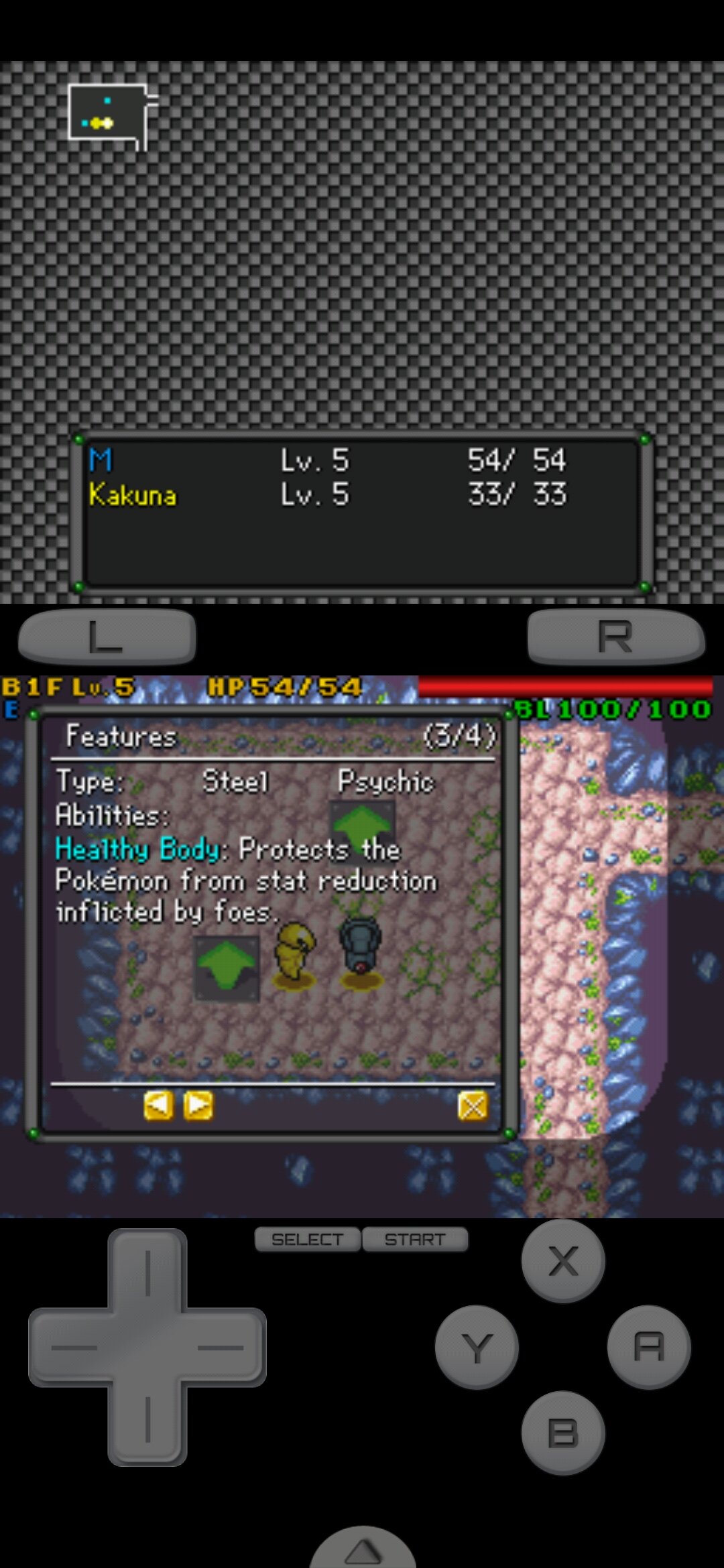The image size is (724, 1568).
Task: Close the Features window
Action: click(473, 1106)
